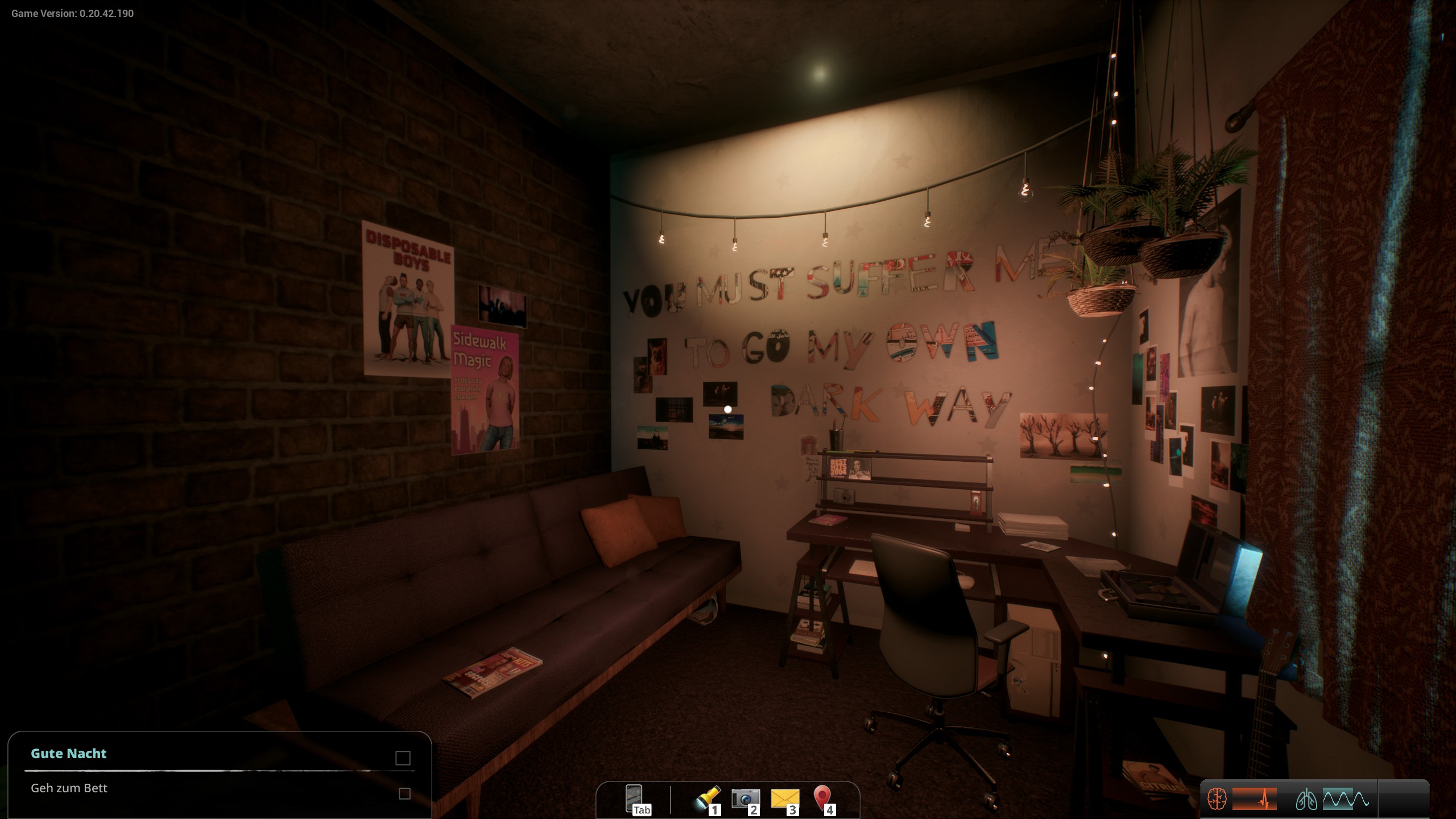The image size is (1456, 819).
Task: Select the flashlight hotbar slot
Action: 706,799
